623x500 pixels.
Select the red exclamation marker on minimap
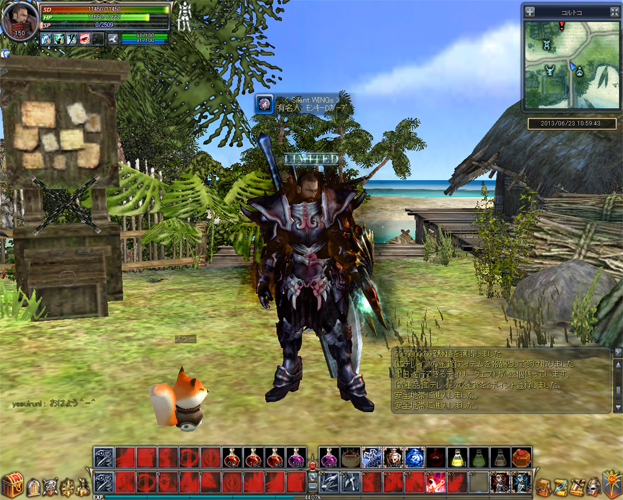[x=562, y=26]
